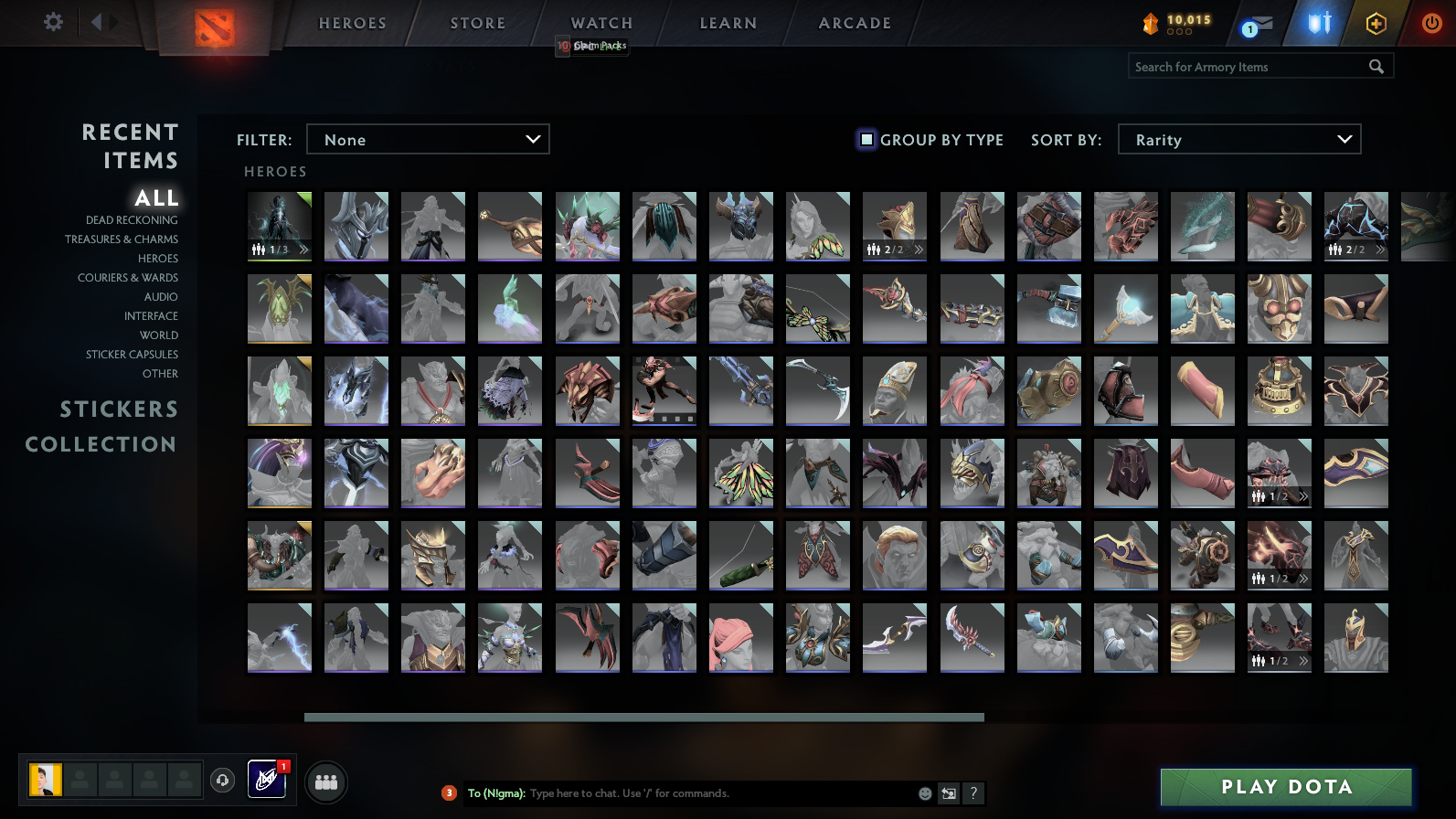Open the FILTER dropdown set to None

(x=428, y=139)
